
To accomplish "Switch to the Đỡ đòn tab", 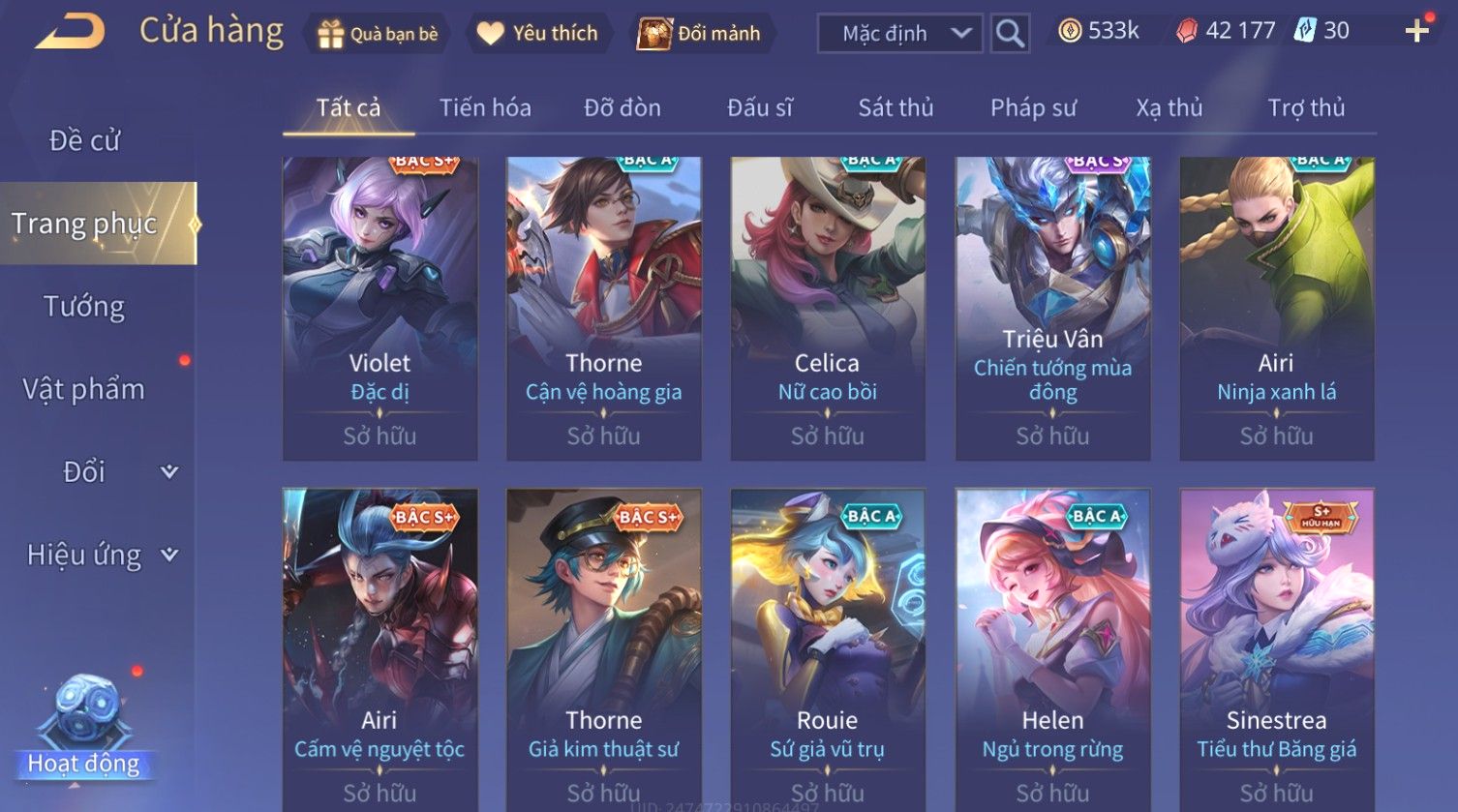I will coord(623,107).
